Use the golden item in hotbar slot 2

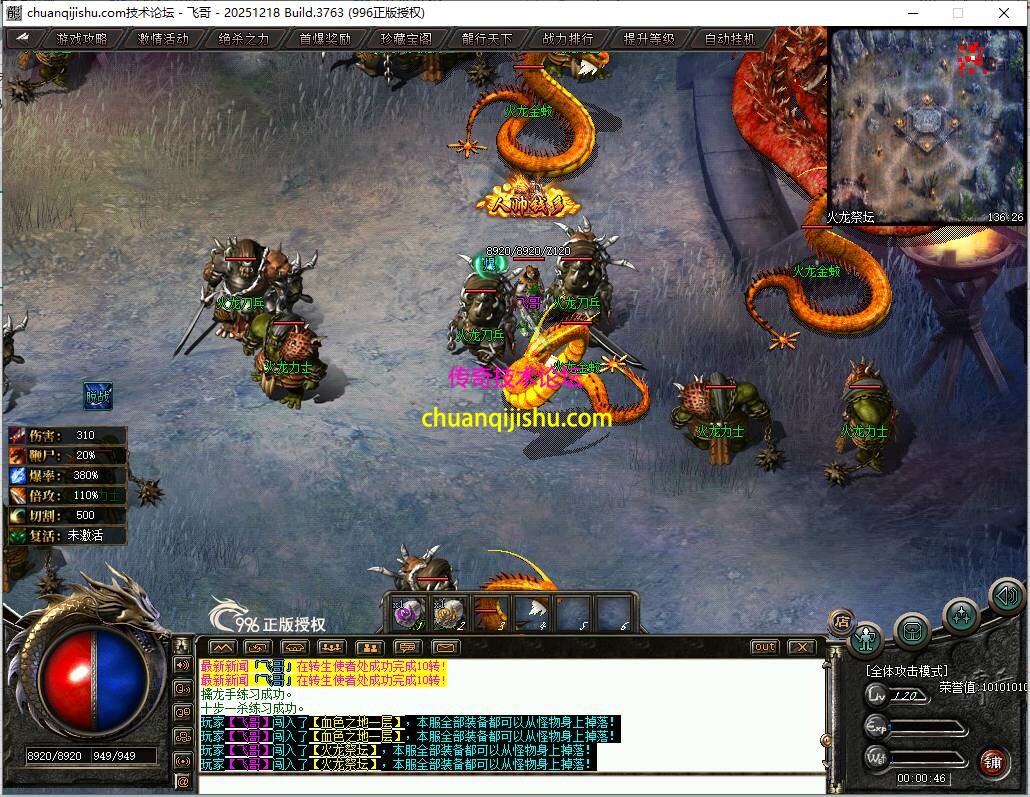[449, 612]
